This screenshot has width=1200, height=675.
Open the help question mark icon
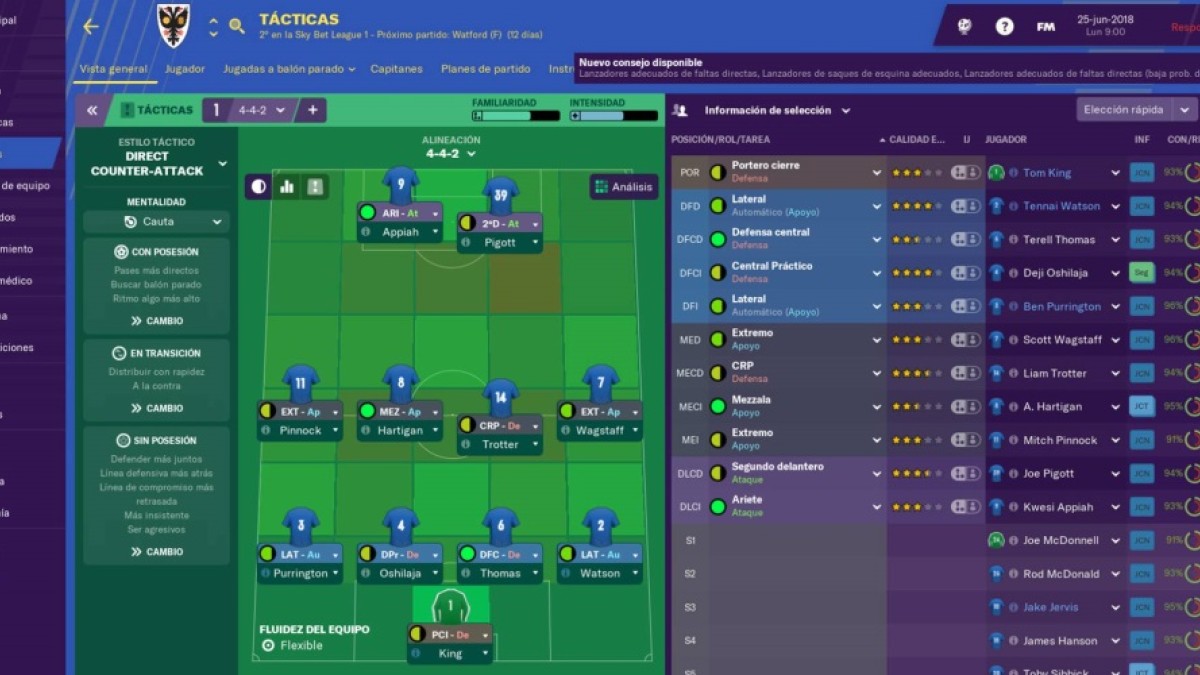pyautogui.click(x=1004, y=27)
